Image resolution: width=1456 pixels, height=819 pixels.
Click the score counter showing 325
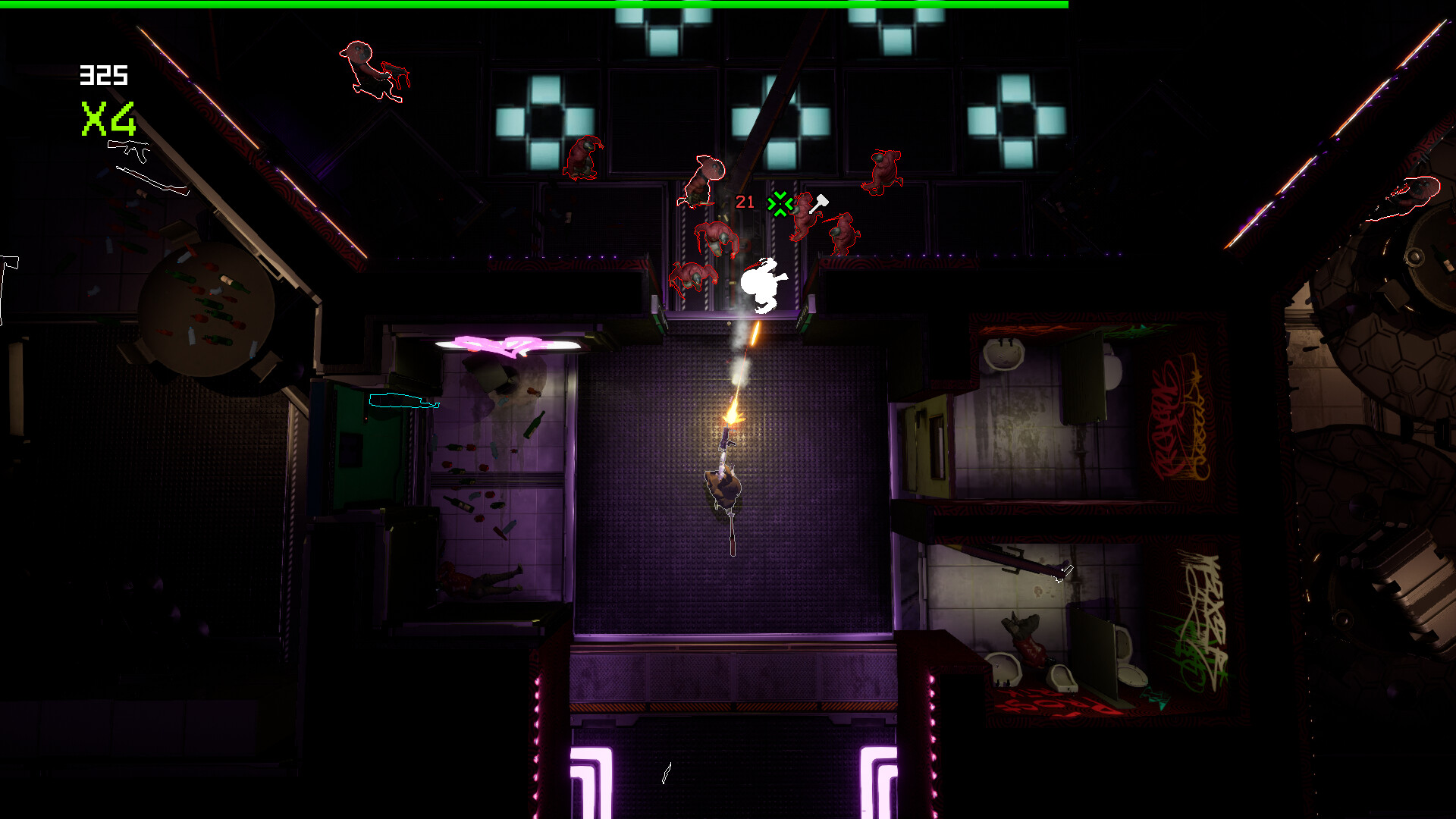coord(103,74)
